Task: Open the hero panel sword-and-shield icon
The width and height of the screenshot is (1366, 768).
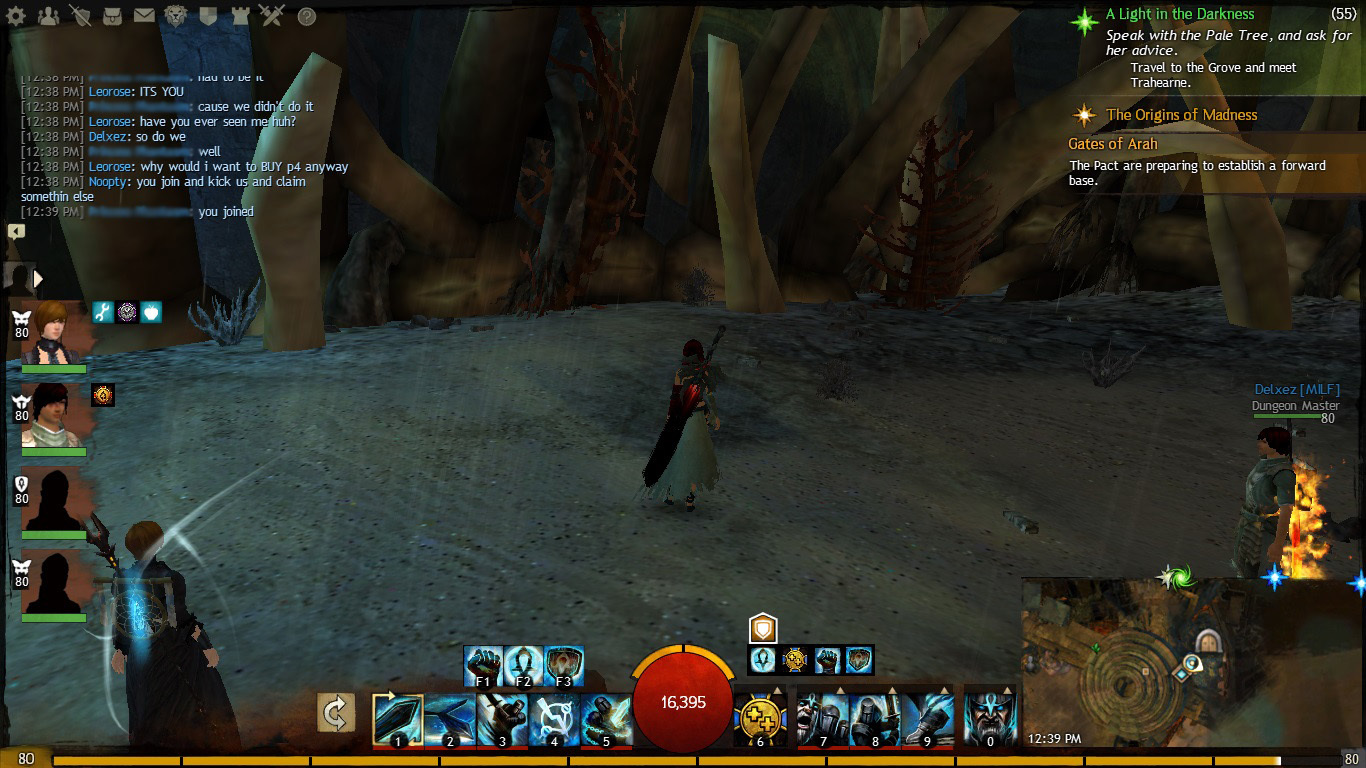Action: coord(81,16)
